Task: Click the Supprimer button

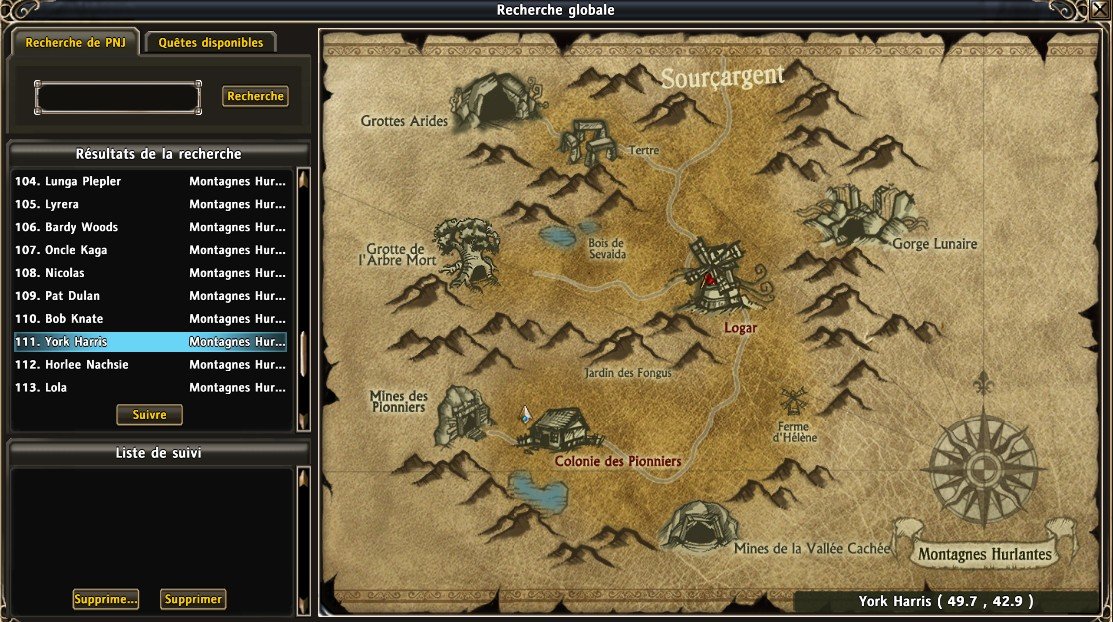Action: point(194,600)
